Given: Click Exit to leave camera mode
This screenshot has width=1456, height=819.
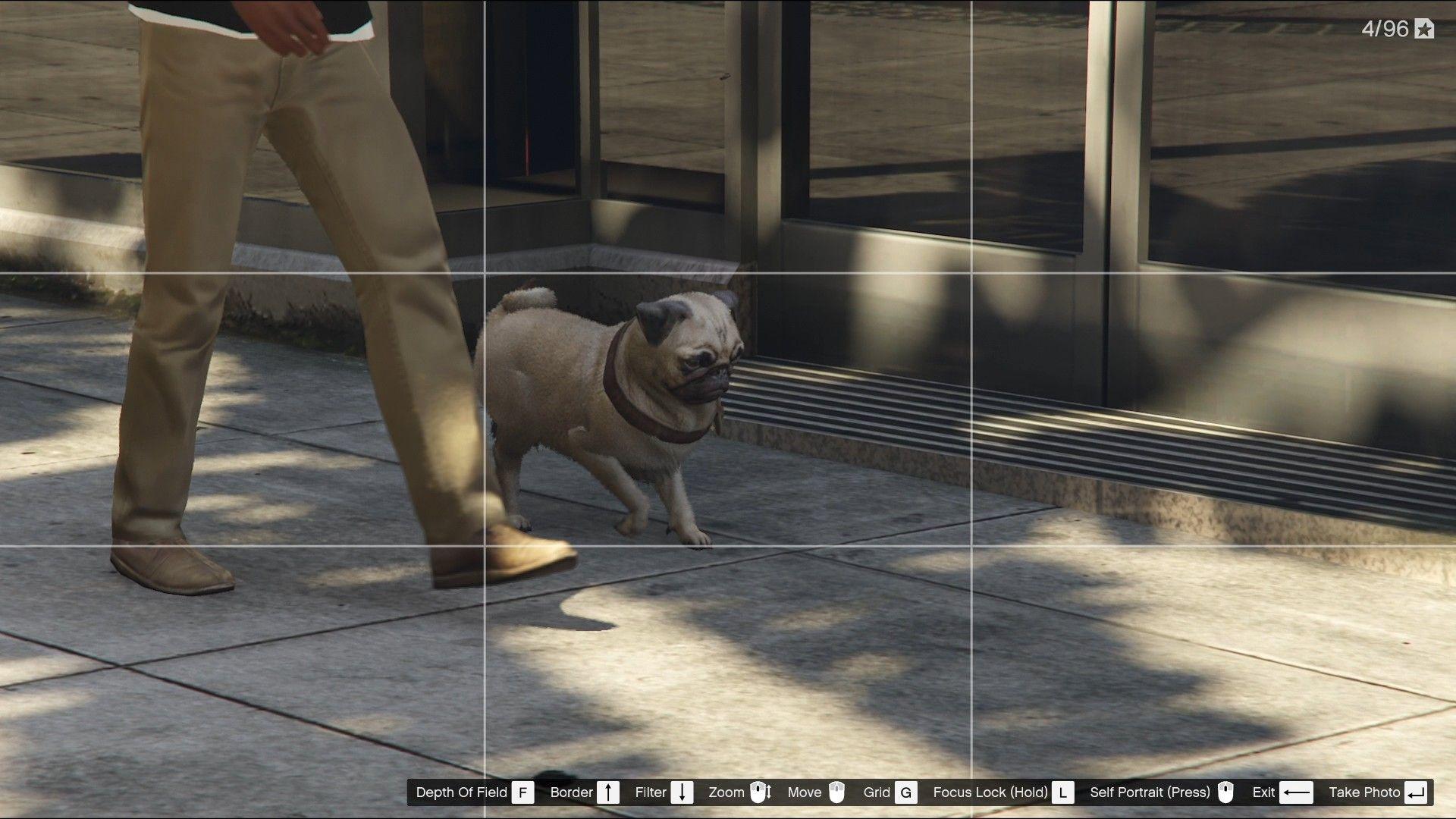Looking at the screenshot, I should (x=1263, y=792).
